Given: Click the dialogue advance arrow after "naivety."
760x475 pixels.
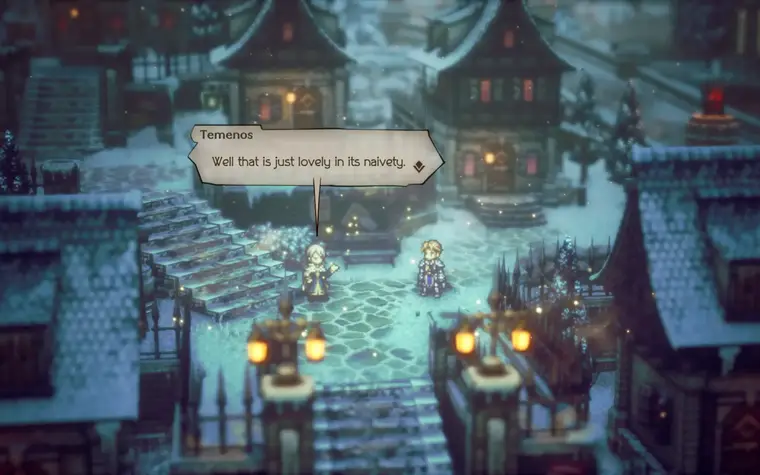Looking at the screenshot, I should [421, 164].
